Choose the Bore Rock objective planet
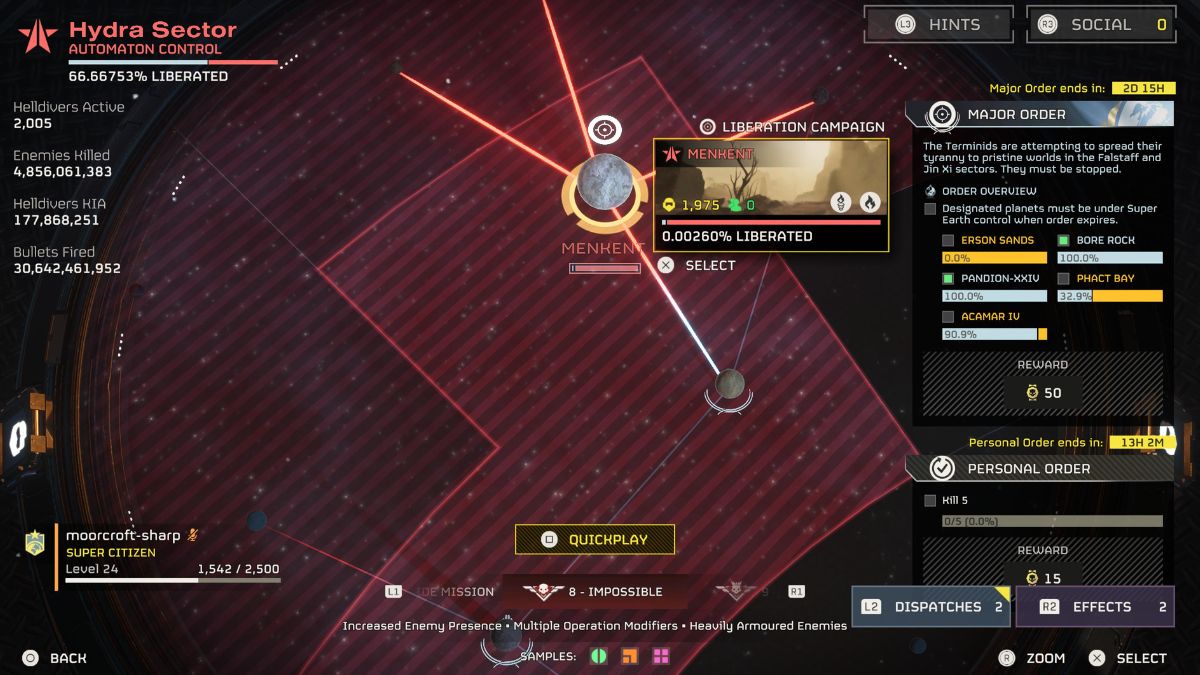Viewport: 1200px width, 675px height. 1105,241
